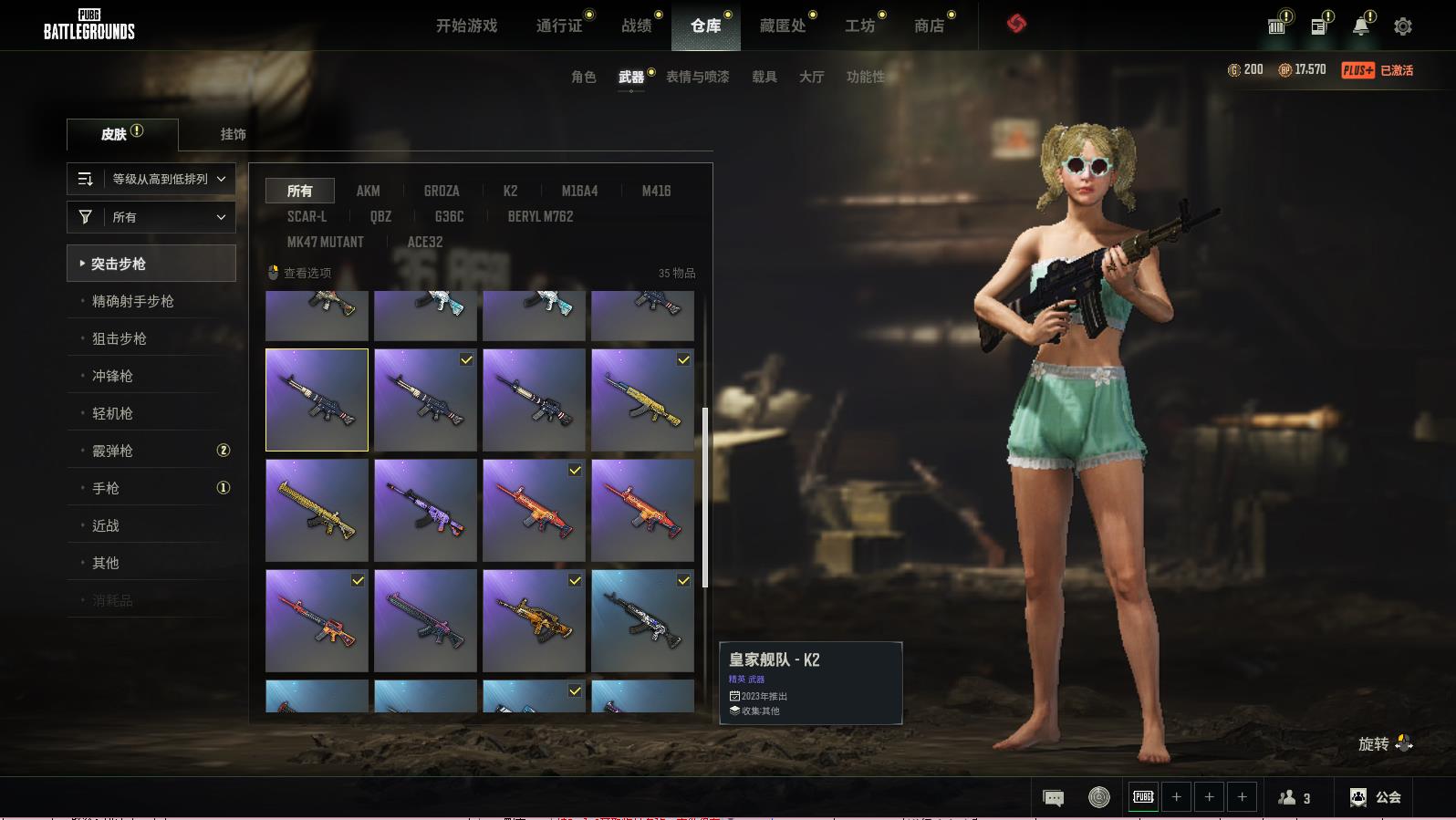The height and width of the screenshot is (820, 1456).
Task: Filter skins by AKM
Action: point(368,191)
